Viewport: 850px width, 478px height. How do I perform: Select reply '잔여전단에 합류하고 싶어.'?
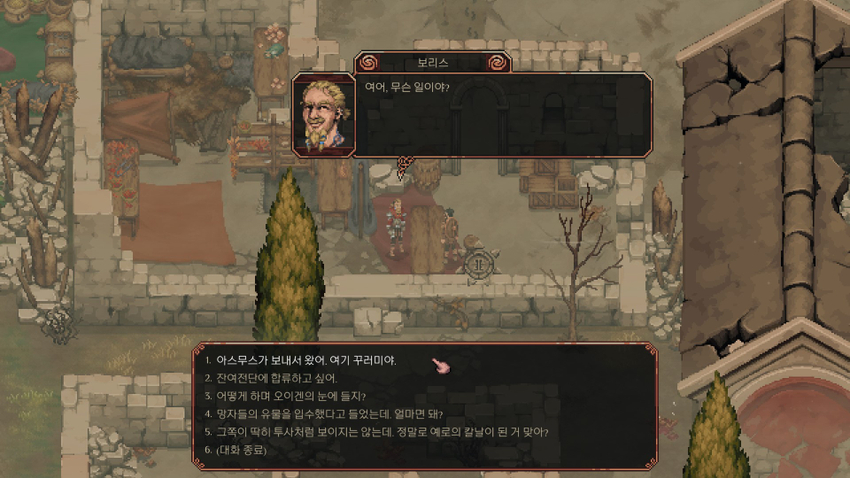pos(277,378)
